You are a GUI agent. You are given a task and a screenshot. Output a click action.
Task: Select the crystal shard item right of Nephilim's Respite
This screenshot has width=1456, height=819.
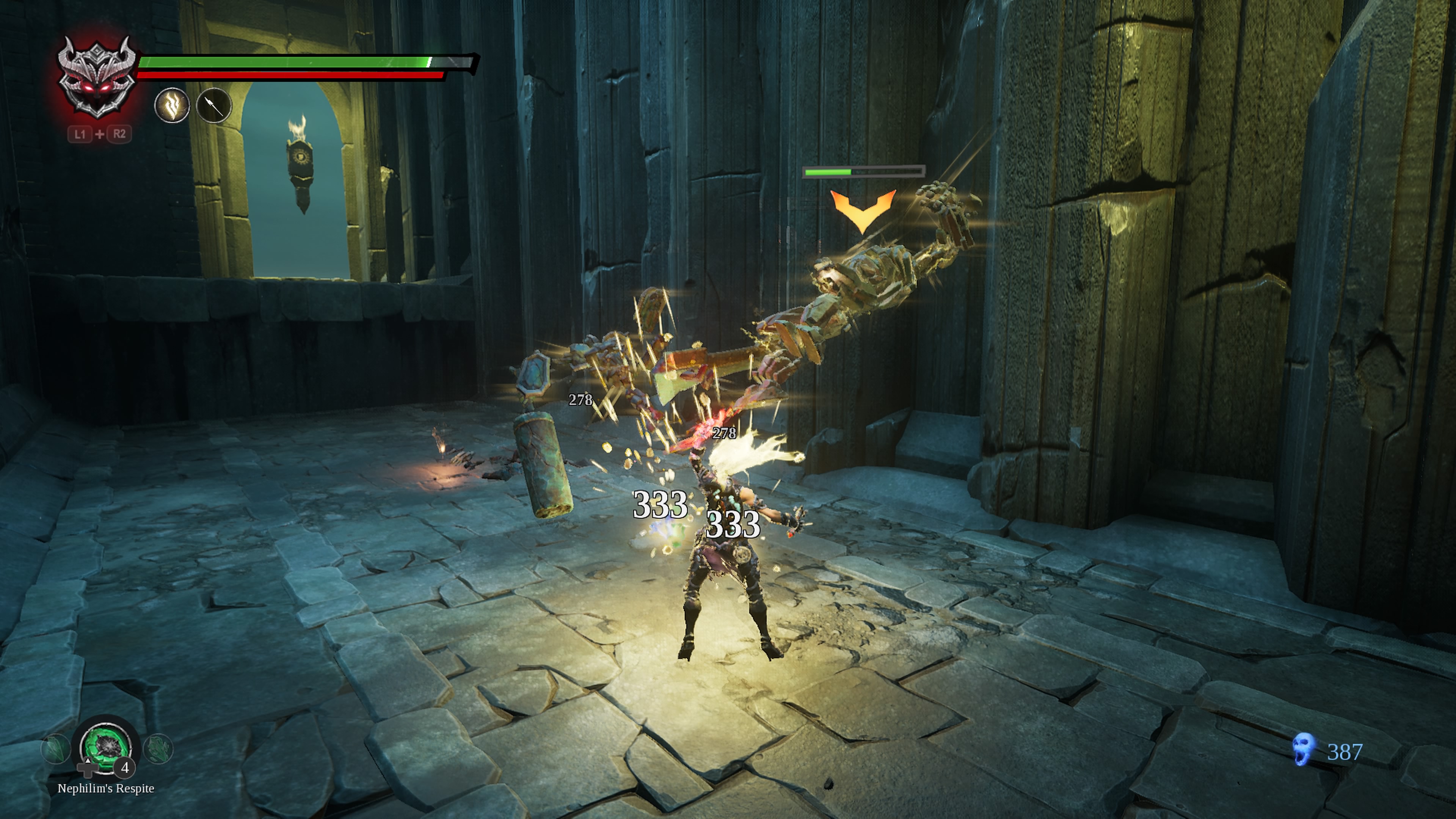159,749
